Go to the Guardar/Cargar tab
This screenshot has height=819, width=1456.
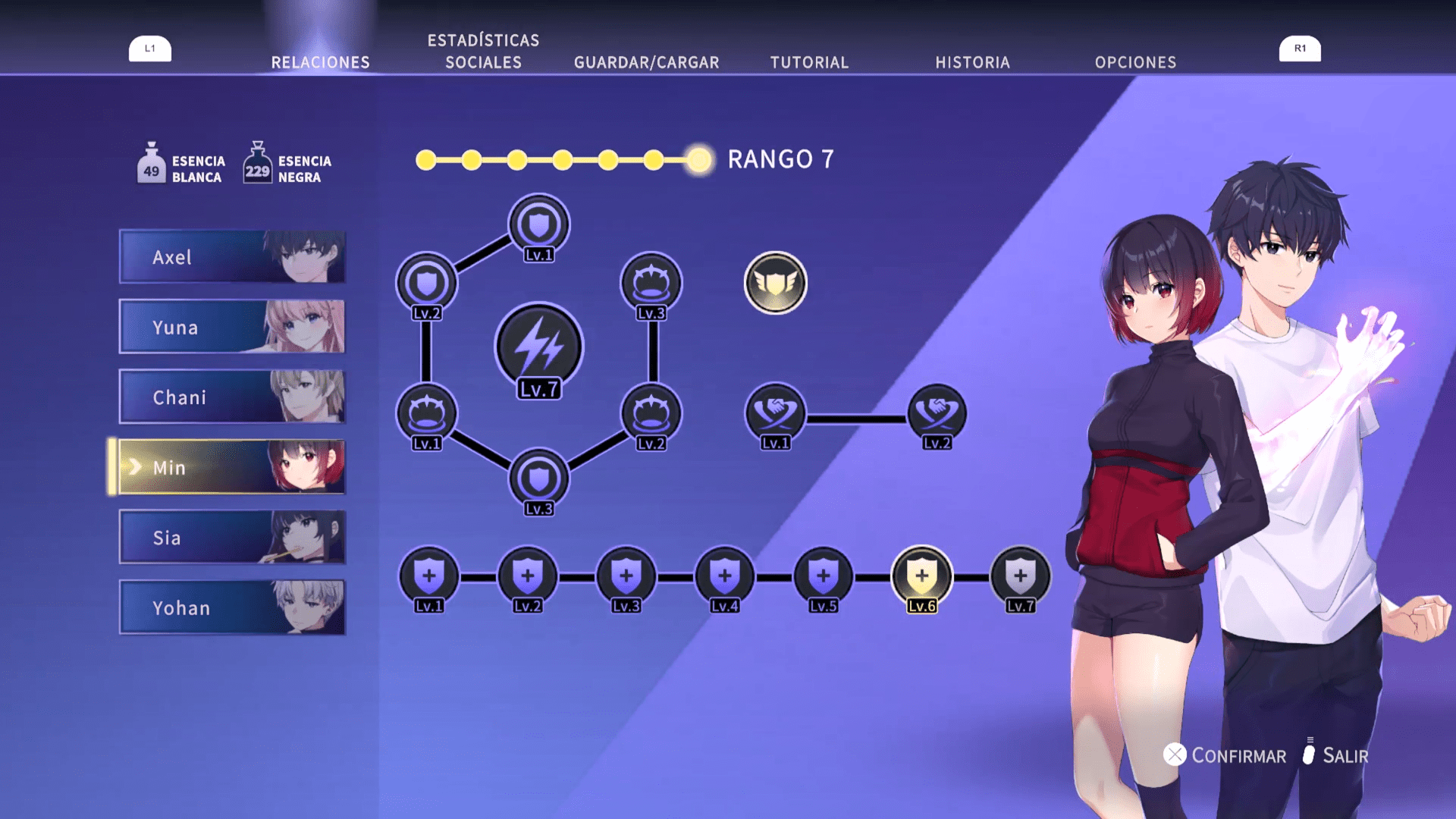[x=646, y=62]
